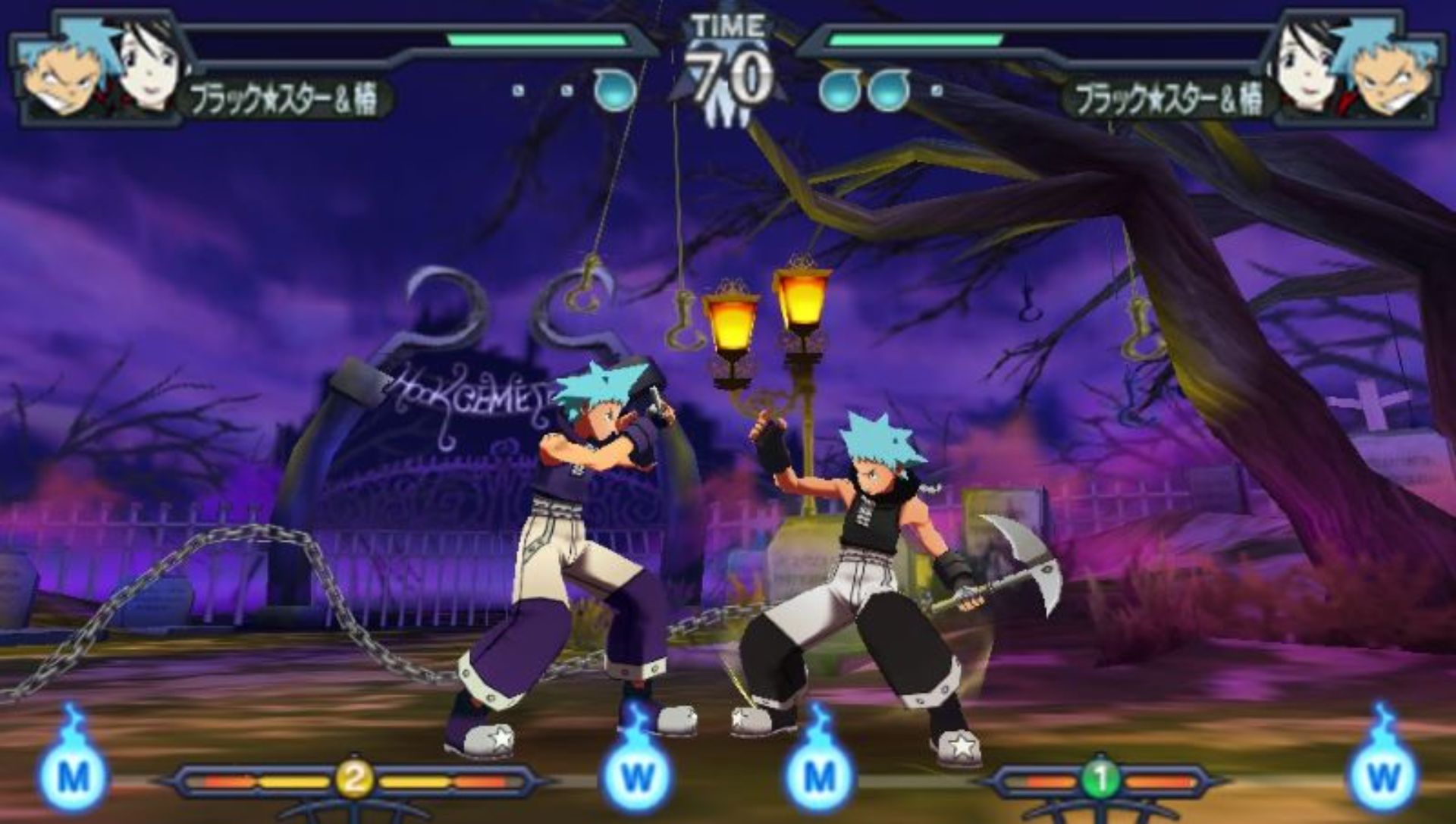1456x824 pixels.
Task: Click player one's Black Star portrait
Action: pyautogui.click(x=64, y=72)
